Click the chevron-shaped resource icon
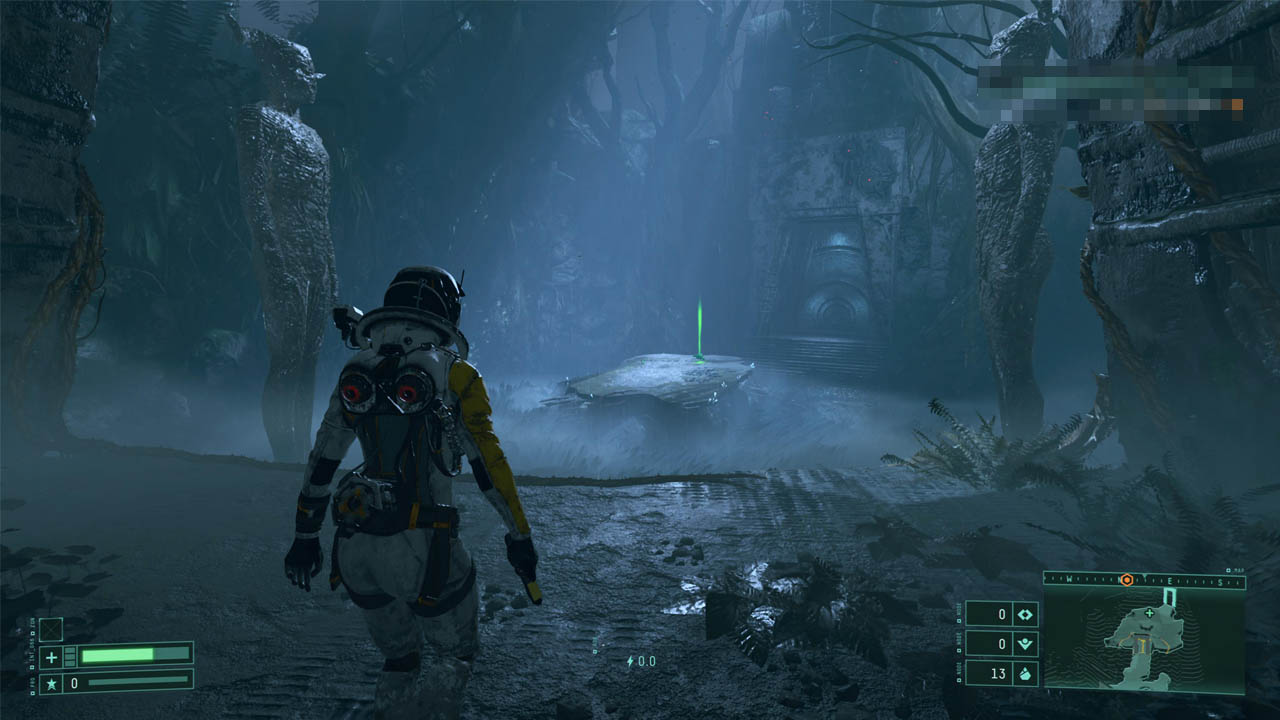This screenshot has width=1280, height=720. [1025, 644]
